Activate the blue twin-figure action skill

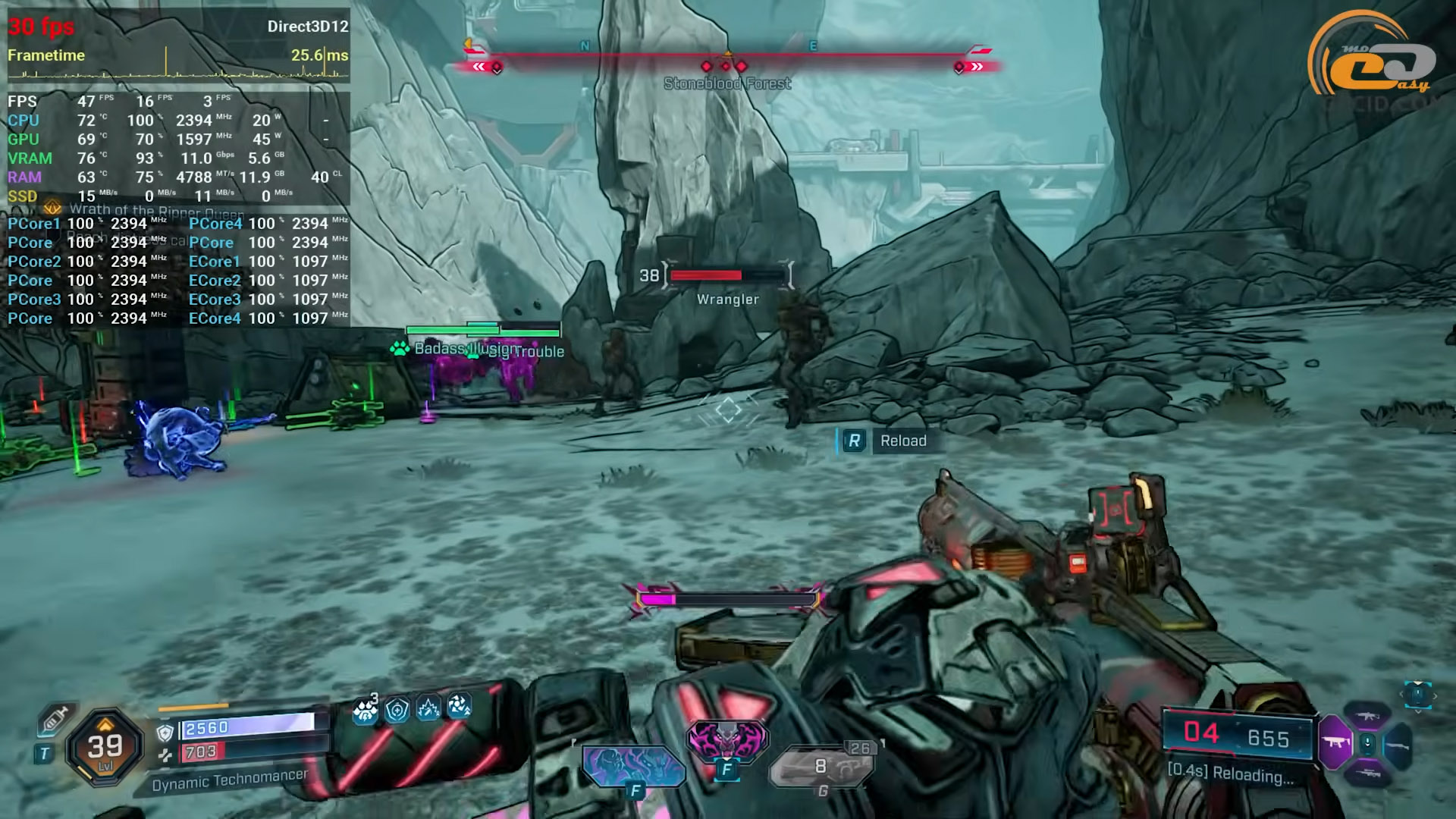tap(632, 764)
